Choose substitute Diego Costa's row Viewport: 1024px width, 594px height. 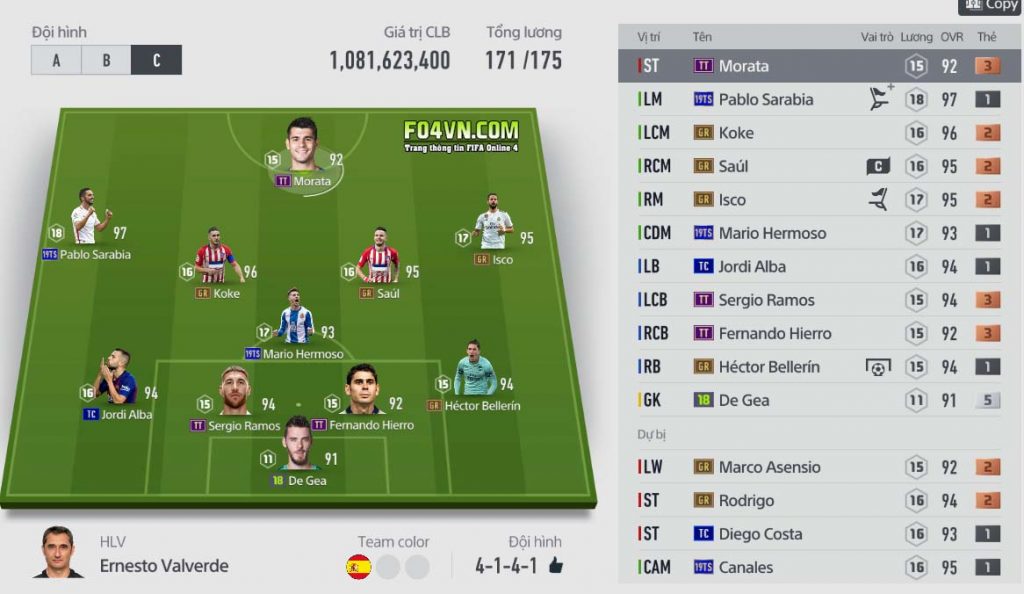pos(818,534)
